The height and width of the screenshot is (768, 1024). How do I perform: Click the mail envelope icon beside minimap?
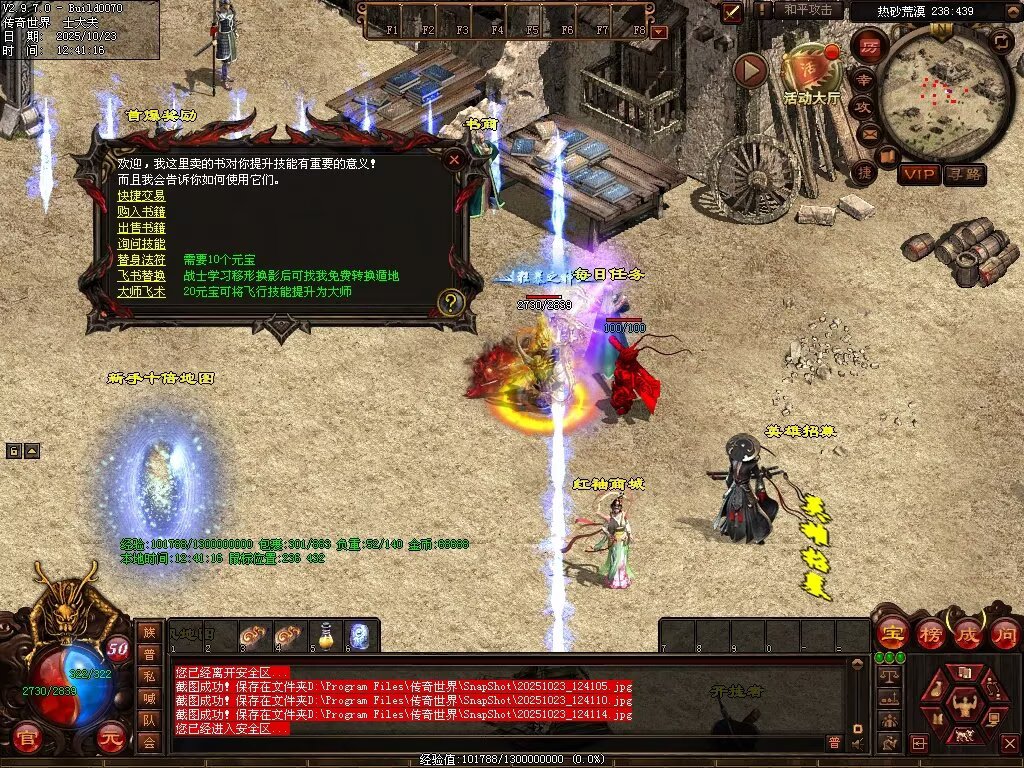pyautogui.click(x=868, y=133)
